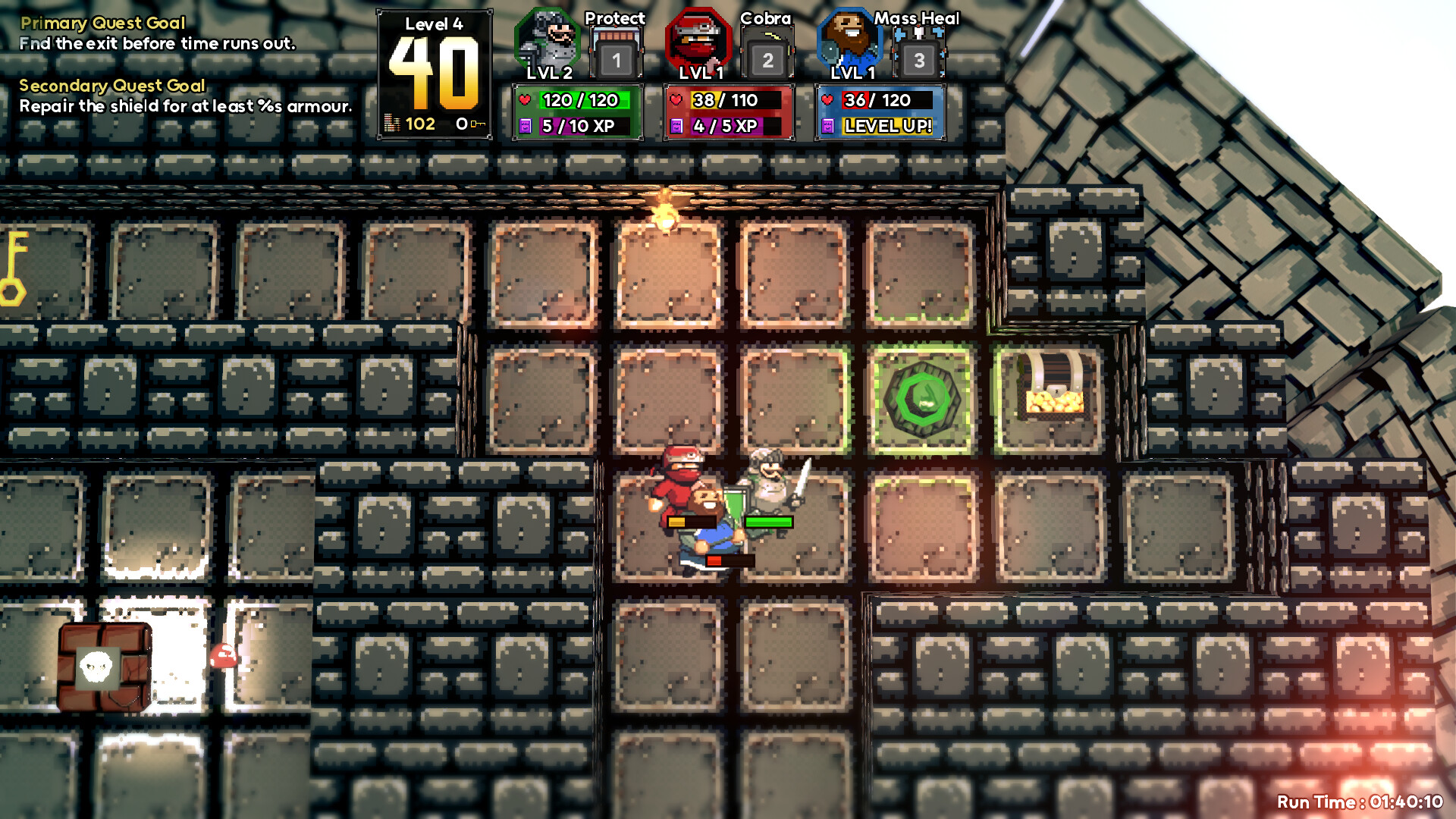Click the Level 4 countdown timer showing 40
This screenshot has width=1456, height=819.
pos(434,61)
